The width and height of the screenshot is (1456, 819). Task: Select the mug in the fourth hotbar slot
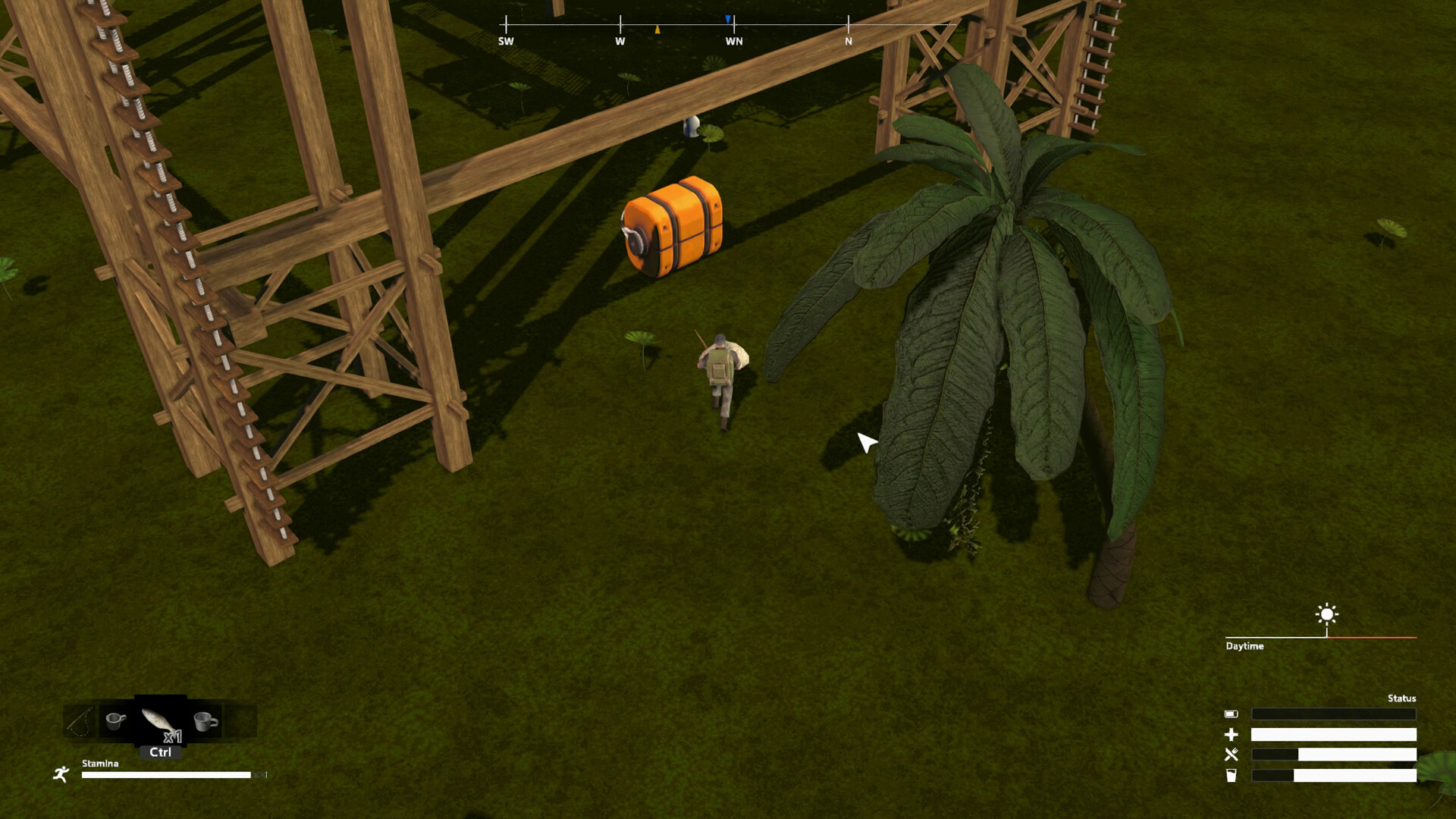pyautogui.click(x=206, y=720)
